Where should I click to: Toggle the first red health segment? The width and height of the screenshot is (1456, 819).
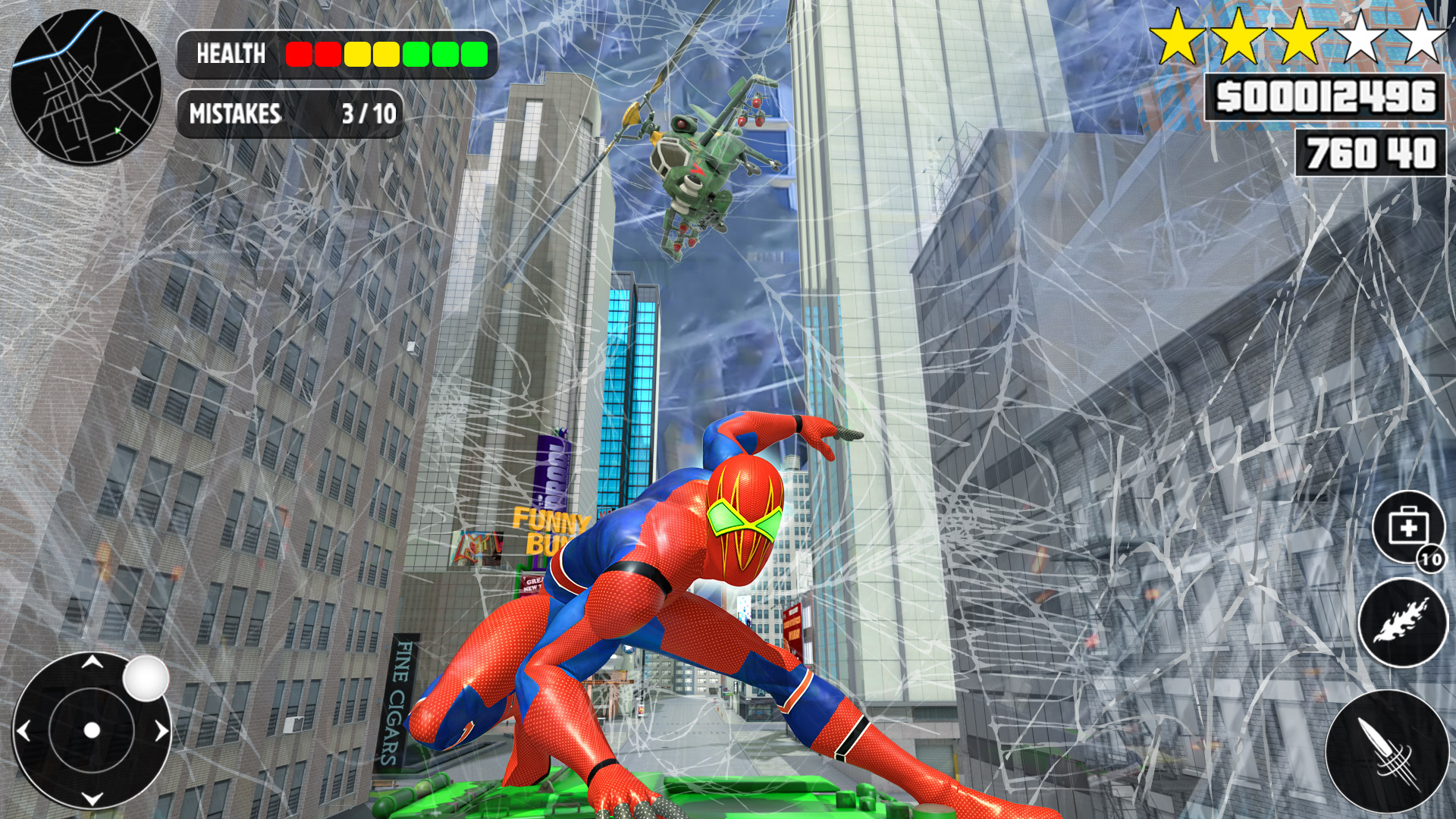point(297,53)
